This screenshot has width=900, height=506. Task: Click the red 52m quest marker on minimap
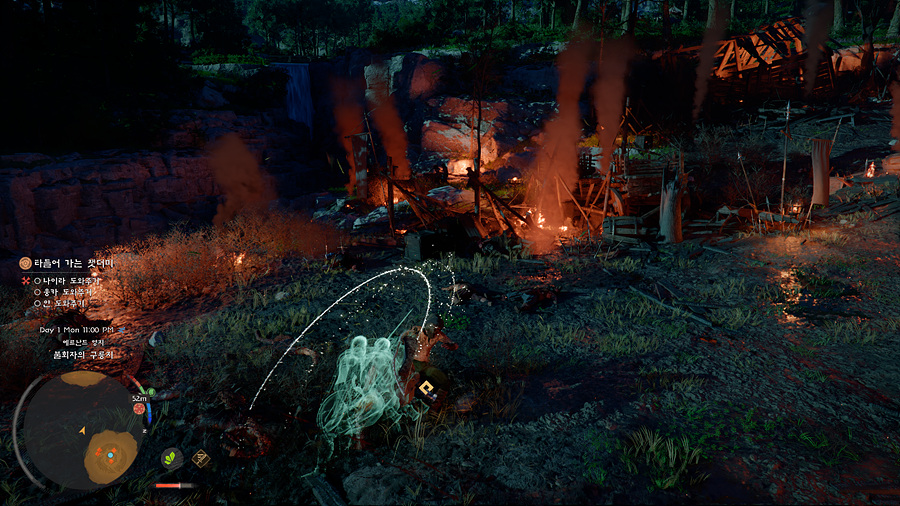coord(139,408)
